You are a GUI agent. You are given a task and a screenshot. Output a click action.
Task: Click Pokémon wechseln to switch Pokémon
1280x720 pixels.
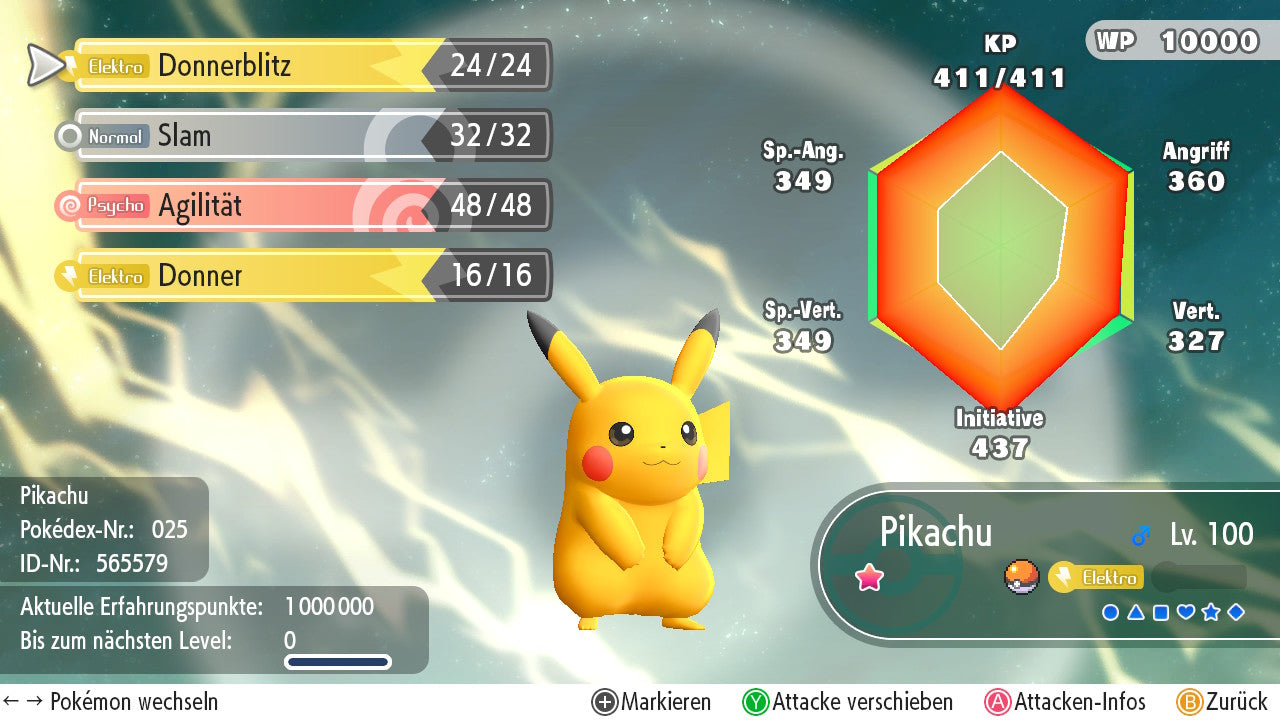(x=111, y=702)
